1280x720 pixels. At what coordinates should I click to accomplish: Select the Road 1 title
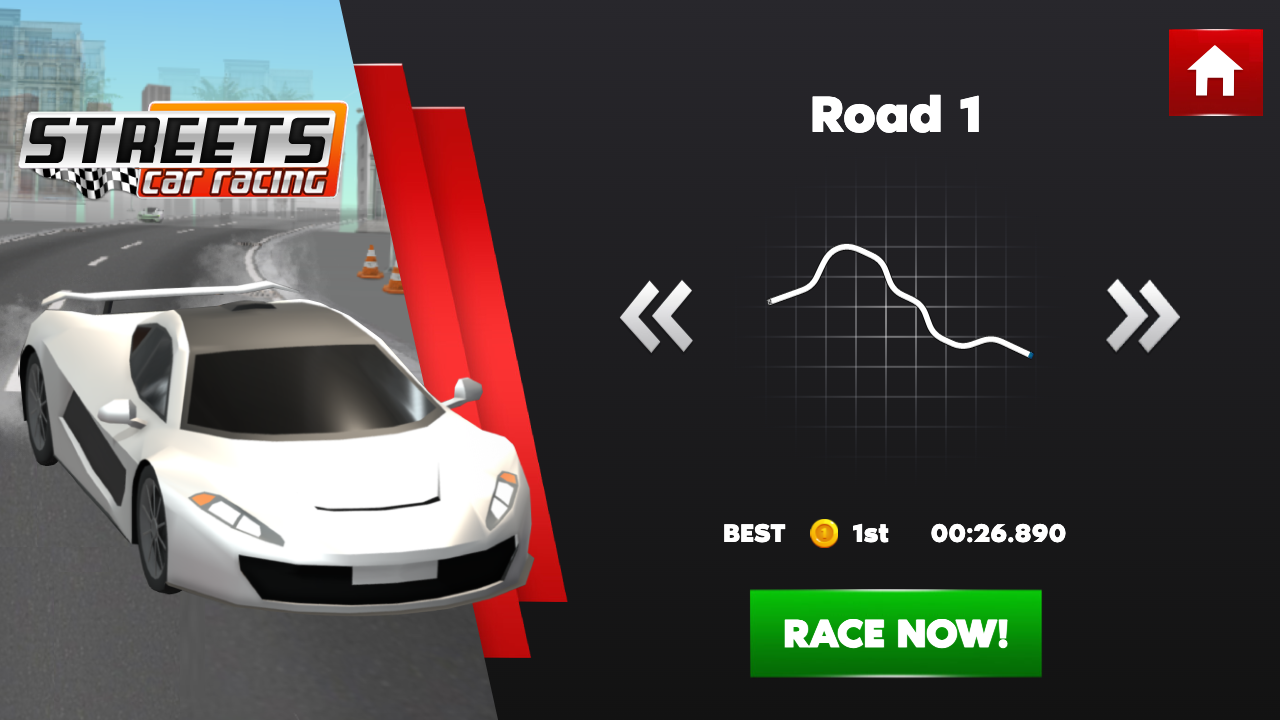click(x=897, y=115)
